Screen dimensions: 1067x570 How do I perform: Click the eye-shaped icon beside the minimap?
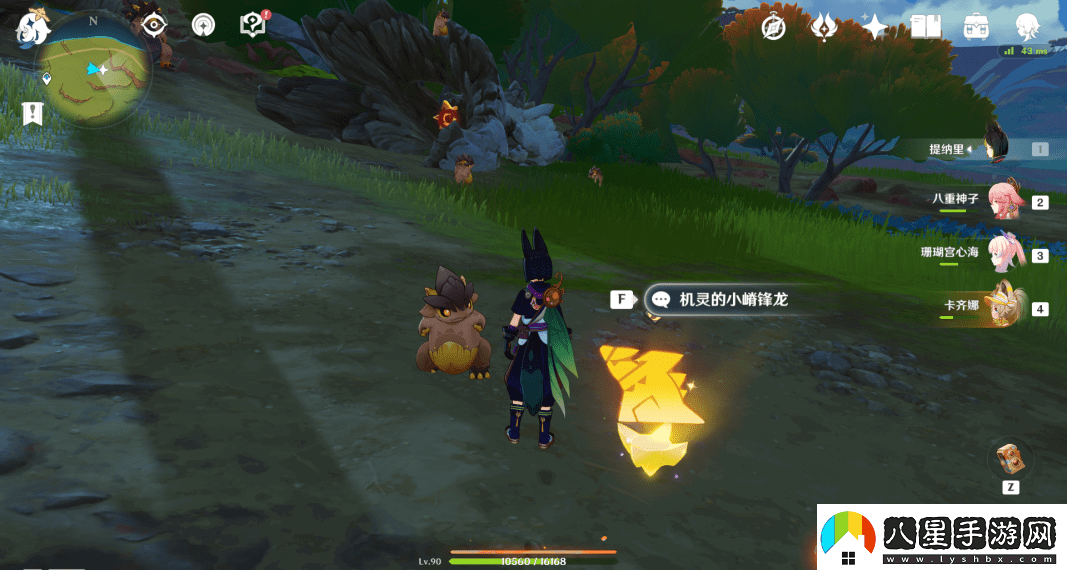pos(153,26)
